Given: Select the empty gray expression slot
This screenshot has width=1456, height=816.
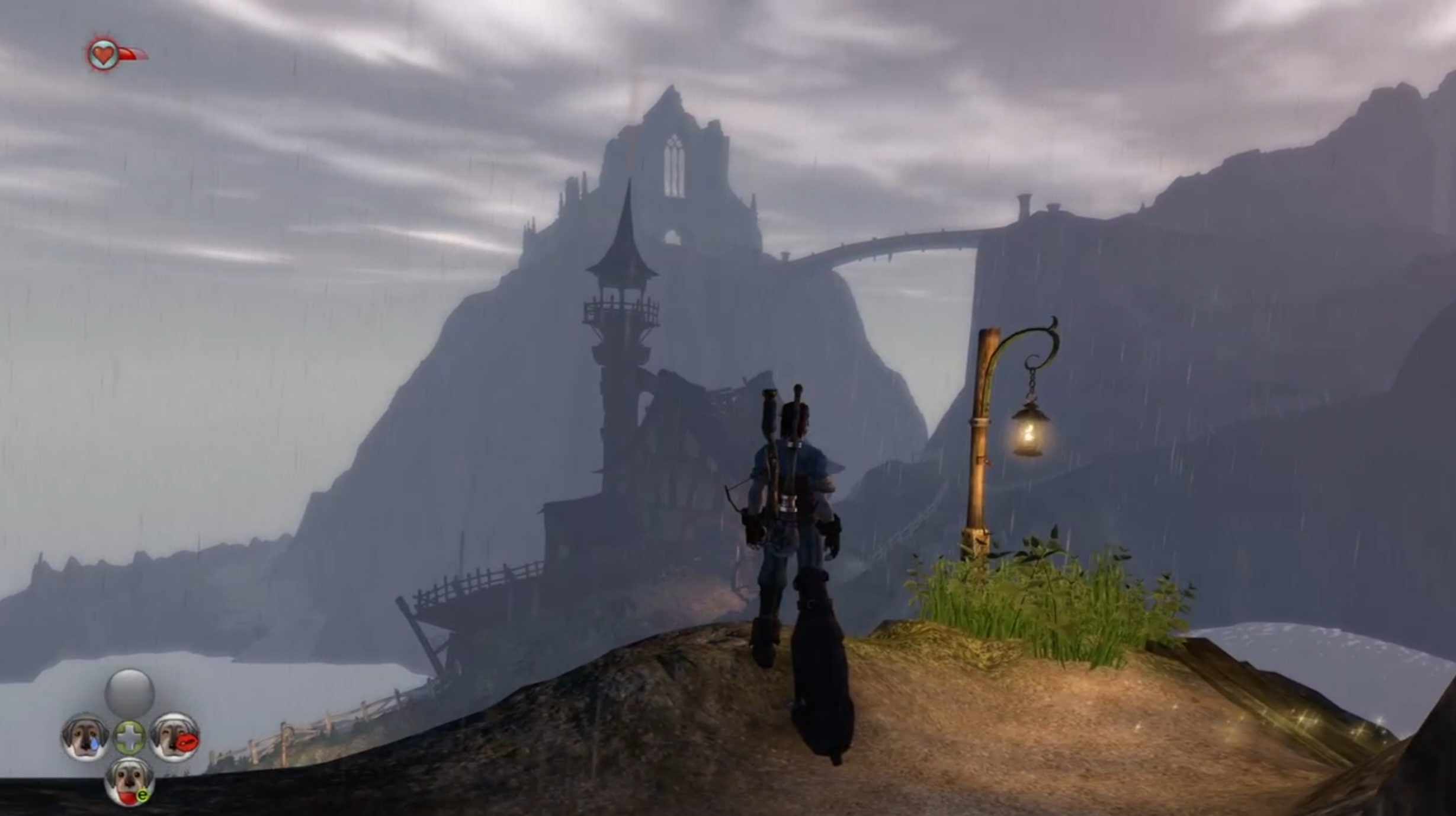Looking at the screenshot, I should 130,692.
